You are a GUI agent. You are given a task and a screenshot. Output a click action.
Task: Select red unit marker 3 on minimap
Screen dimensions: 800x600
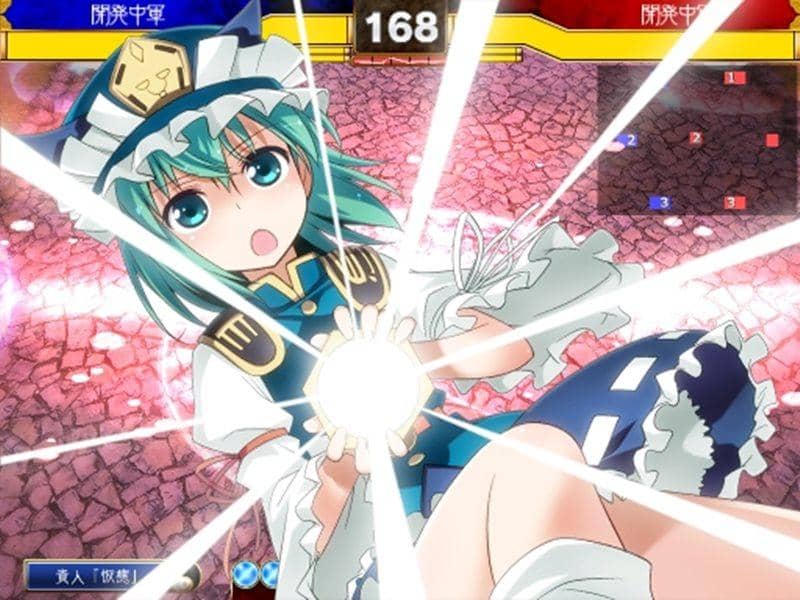pyautogui.click(x=734, y=202)
